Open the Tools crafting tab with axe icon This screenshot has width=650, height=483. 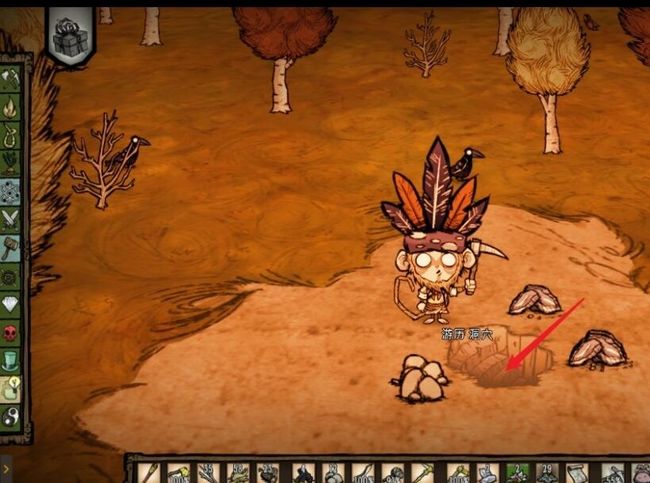[13, 78]
